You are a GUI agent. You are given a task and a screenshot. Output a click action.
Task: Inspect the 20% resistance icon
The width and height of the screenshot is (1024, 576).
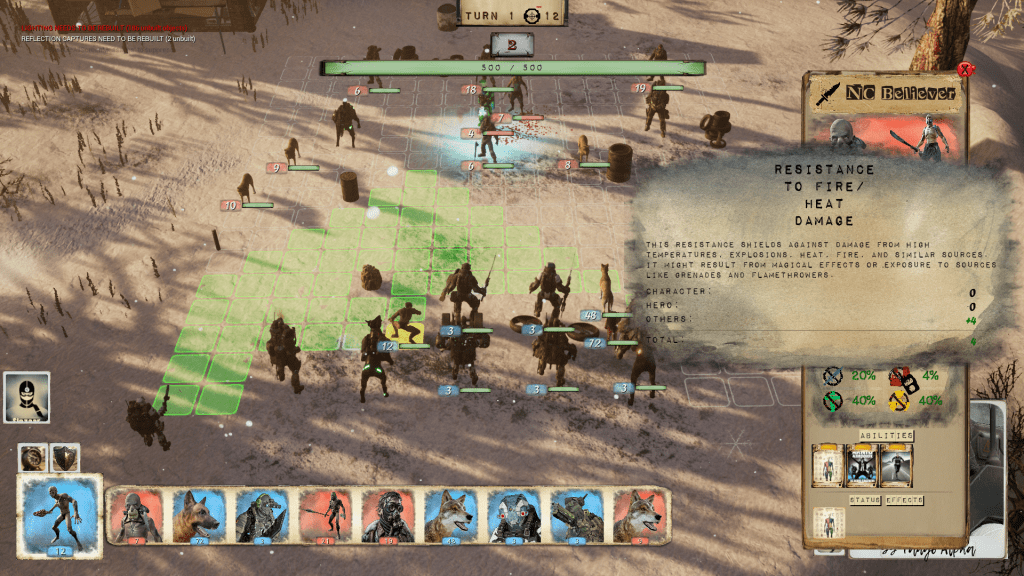coord(834,377)
